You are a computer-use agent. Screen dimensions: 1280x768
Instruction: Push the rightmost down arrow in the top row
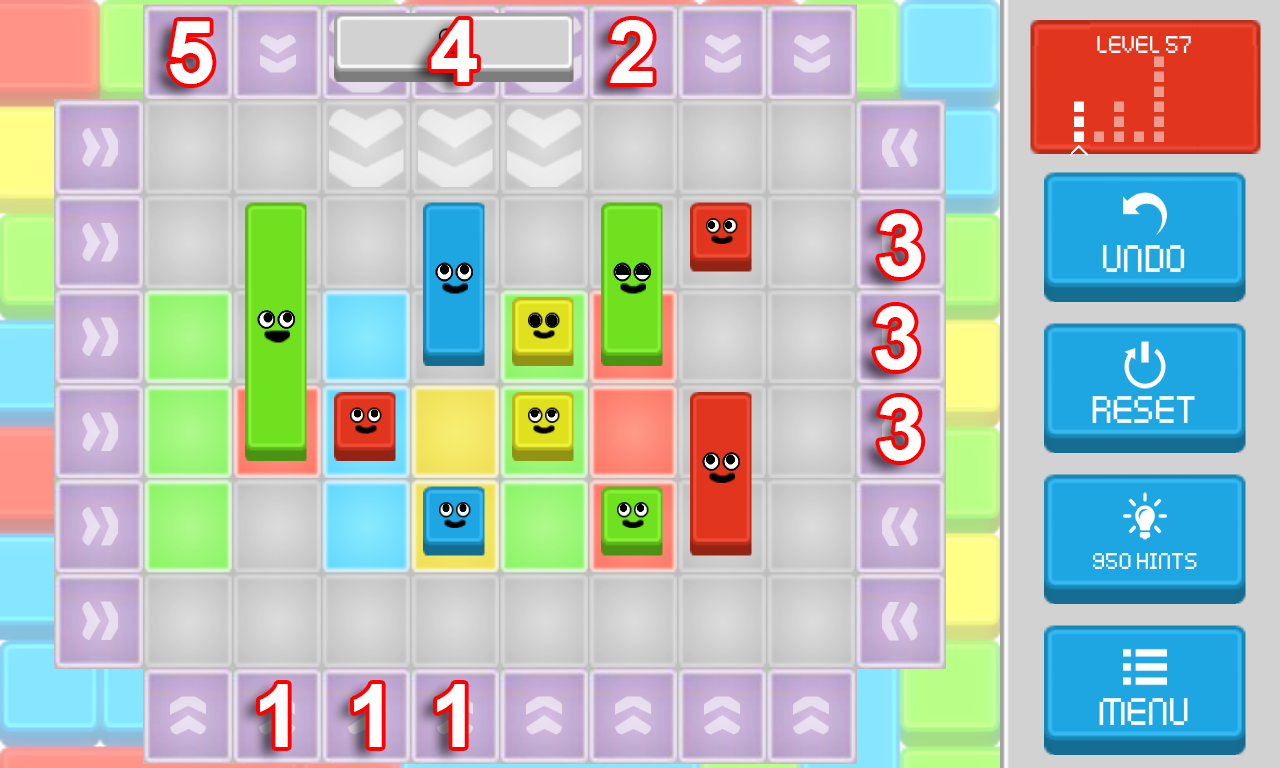coord(812,50)
